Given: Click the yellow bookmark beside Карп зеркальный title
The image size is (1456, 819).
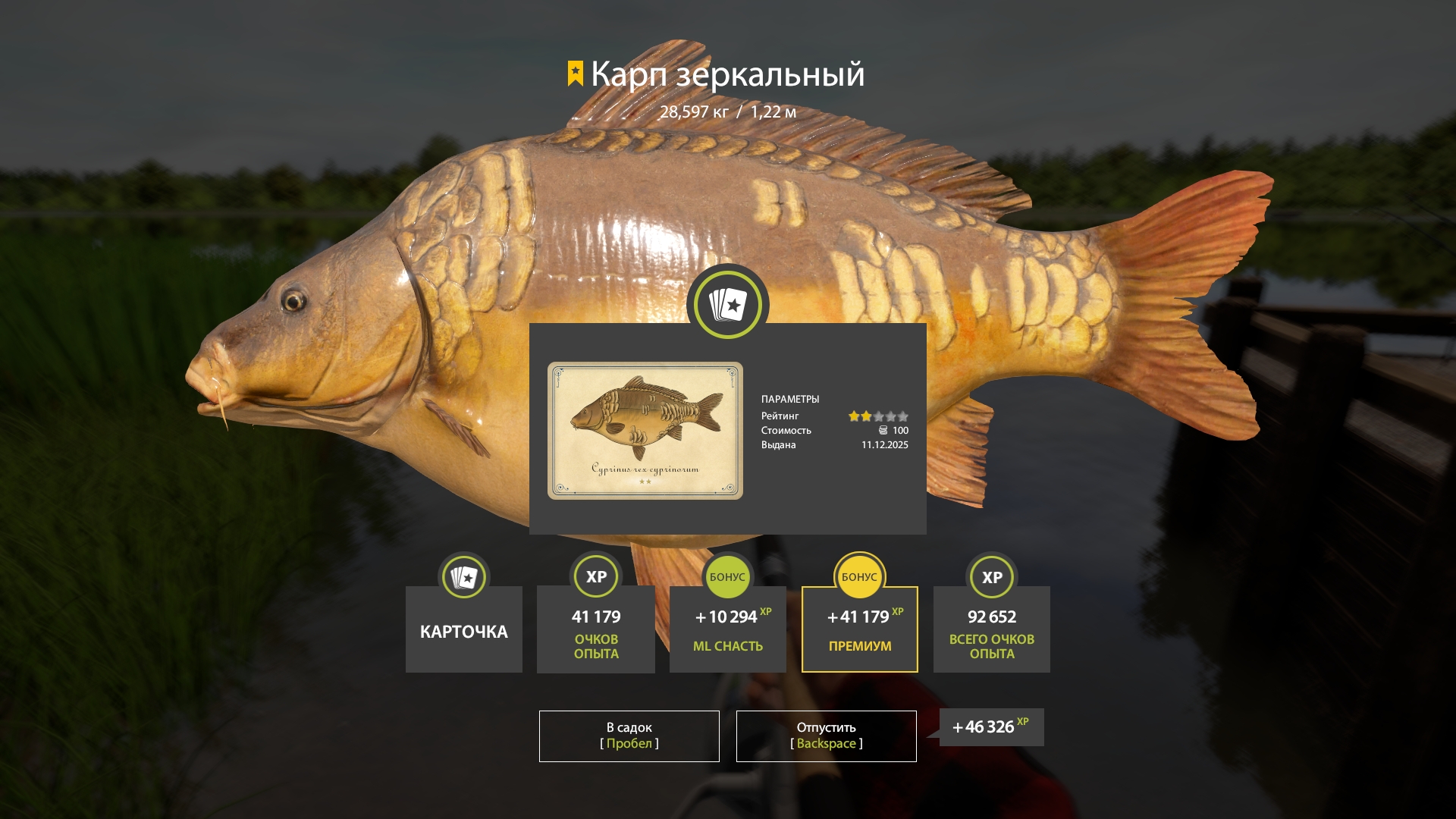Looking at the screenshot, I should point(574,74).
